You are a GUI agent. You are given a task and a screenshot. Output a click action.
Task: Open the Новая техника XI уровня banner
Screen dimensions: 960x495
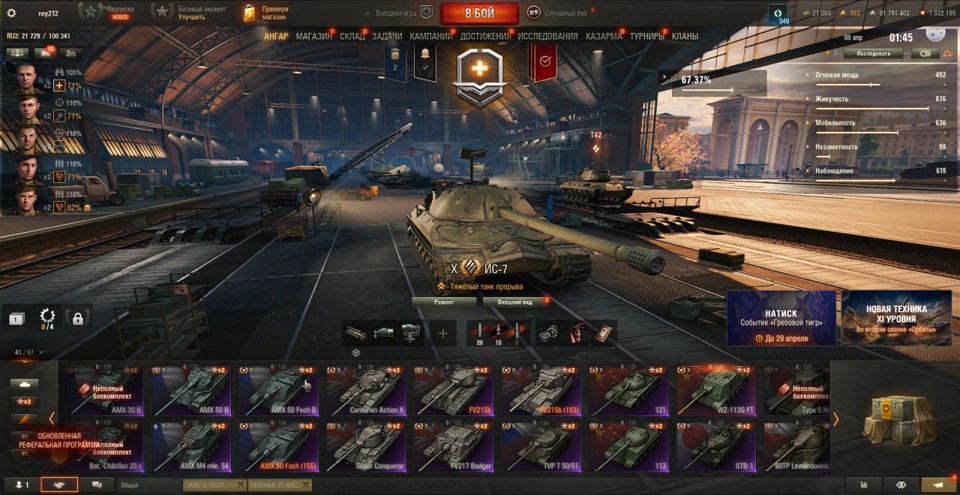tap(896, 317)
